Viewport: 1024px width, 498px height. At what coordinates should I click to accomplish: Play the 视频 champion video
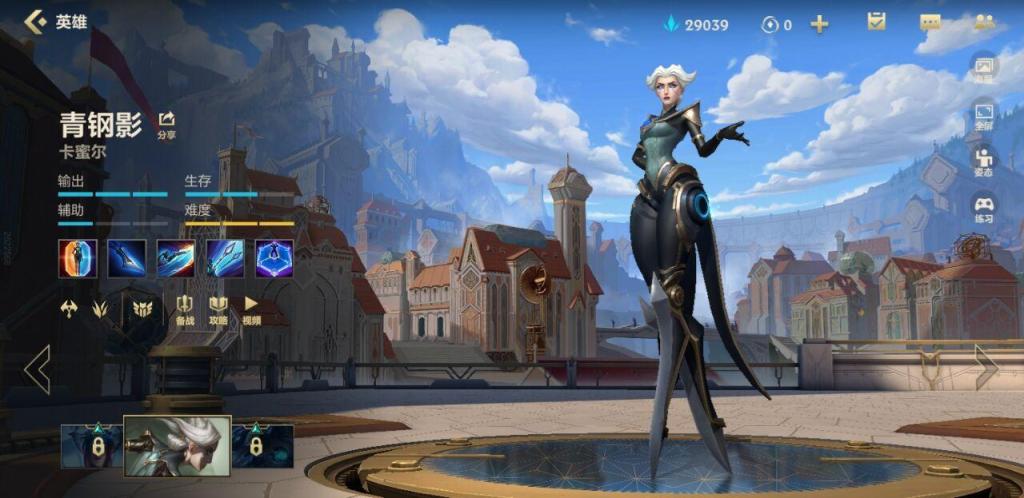point(251,310)
